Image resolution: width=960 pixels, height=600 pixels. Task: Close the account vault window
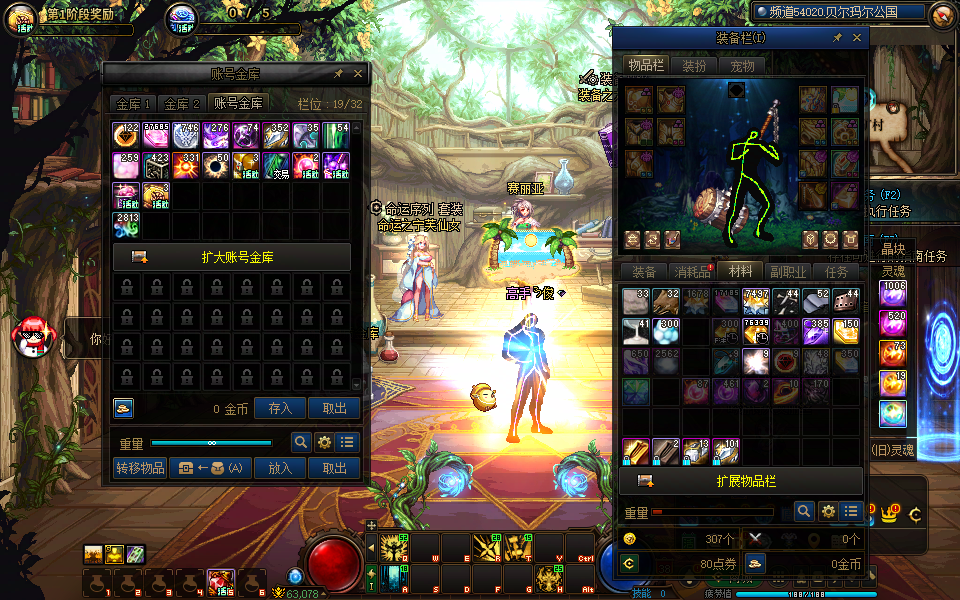[x=358, y=74]
